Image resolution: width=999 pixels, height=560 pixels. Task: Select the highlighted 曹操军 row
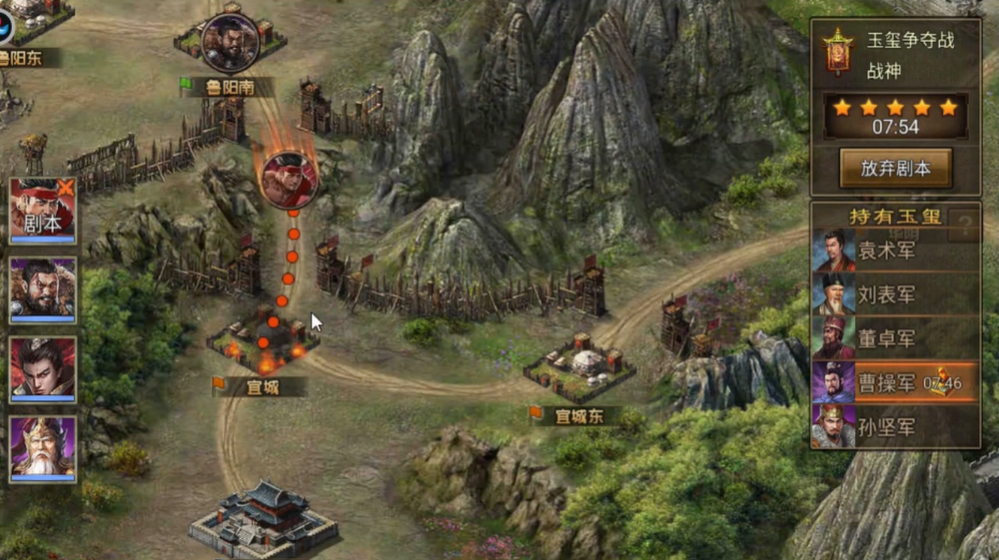[895, 384]
